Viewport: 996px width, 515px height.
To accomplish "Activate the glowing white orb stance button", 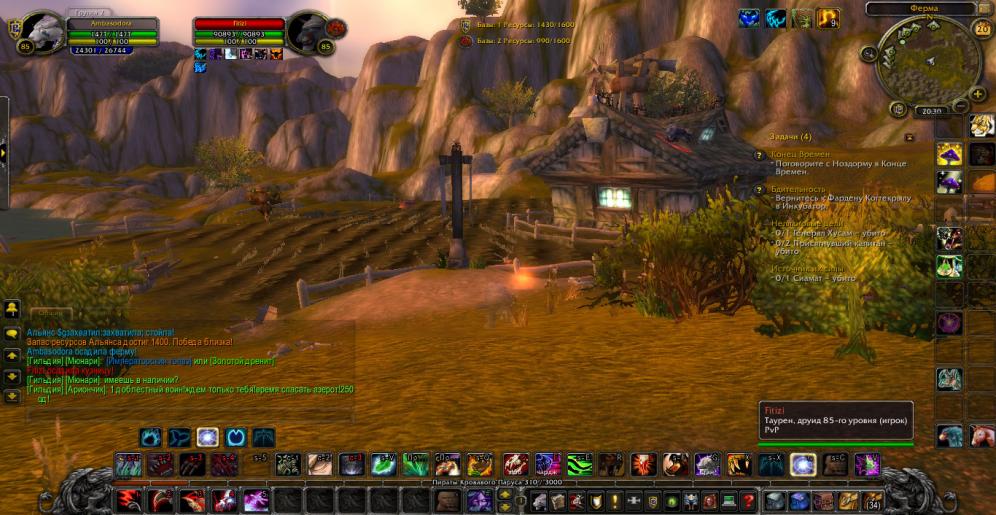I will 208,437.
